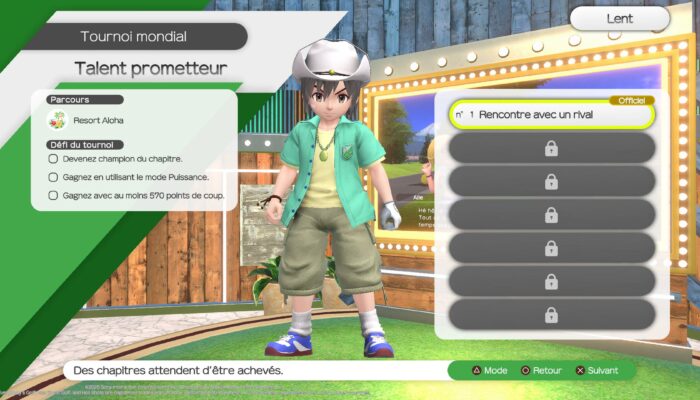Image resolution: width=700 pixels, height=400 pixels.
Task: Choose the Retour option
Action: click(x=540, y=370)
